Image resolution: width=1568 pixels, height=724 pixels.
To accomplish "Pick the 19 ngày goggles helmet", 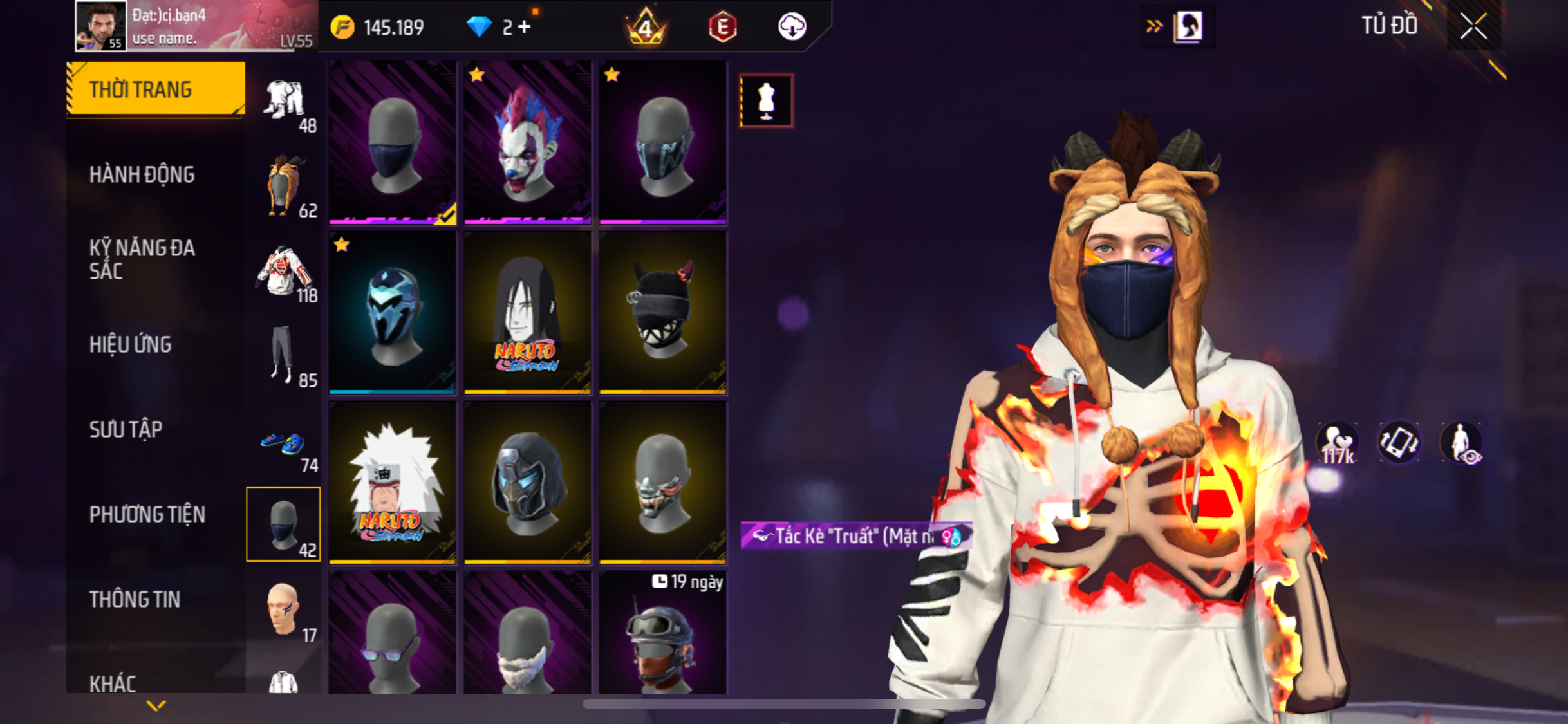I will tap(662, 634).
